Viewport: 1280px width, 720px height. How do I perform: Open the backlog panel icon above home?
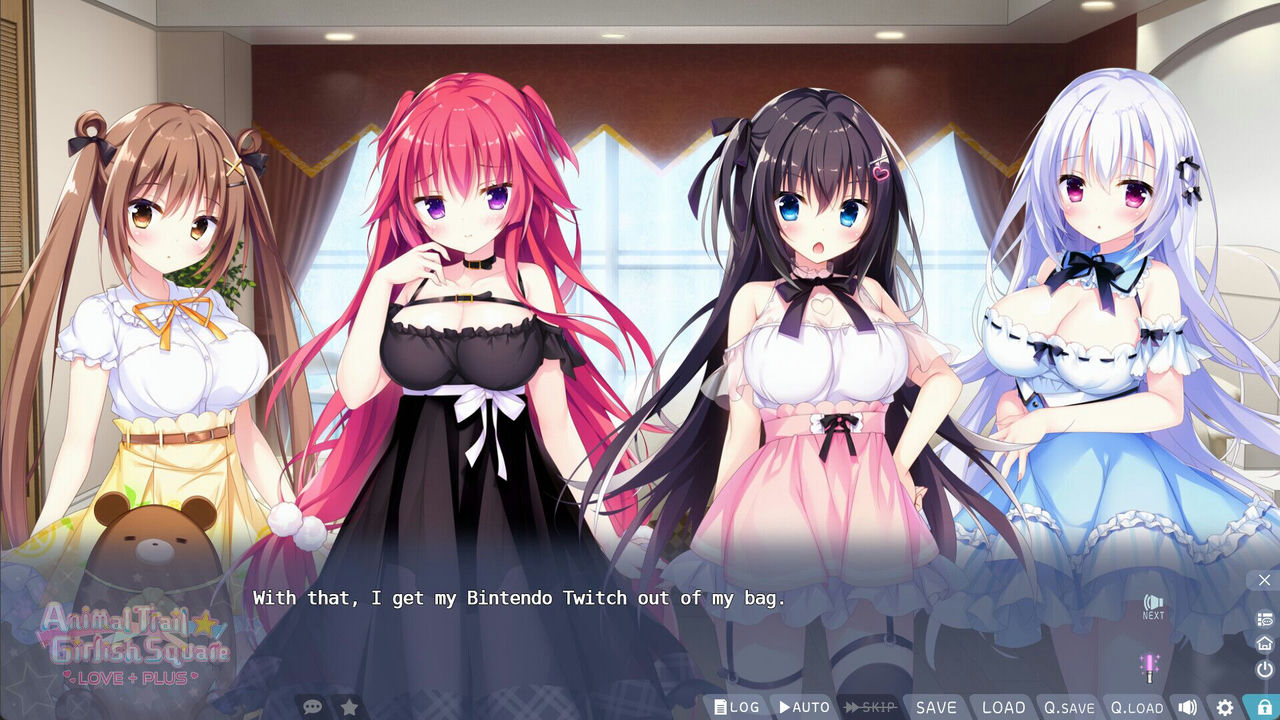point(1263,619)
